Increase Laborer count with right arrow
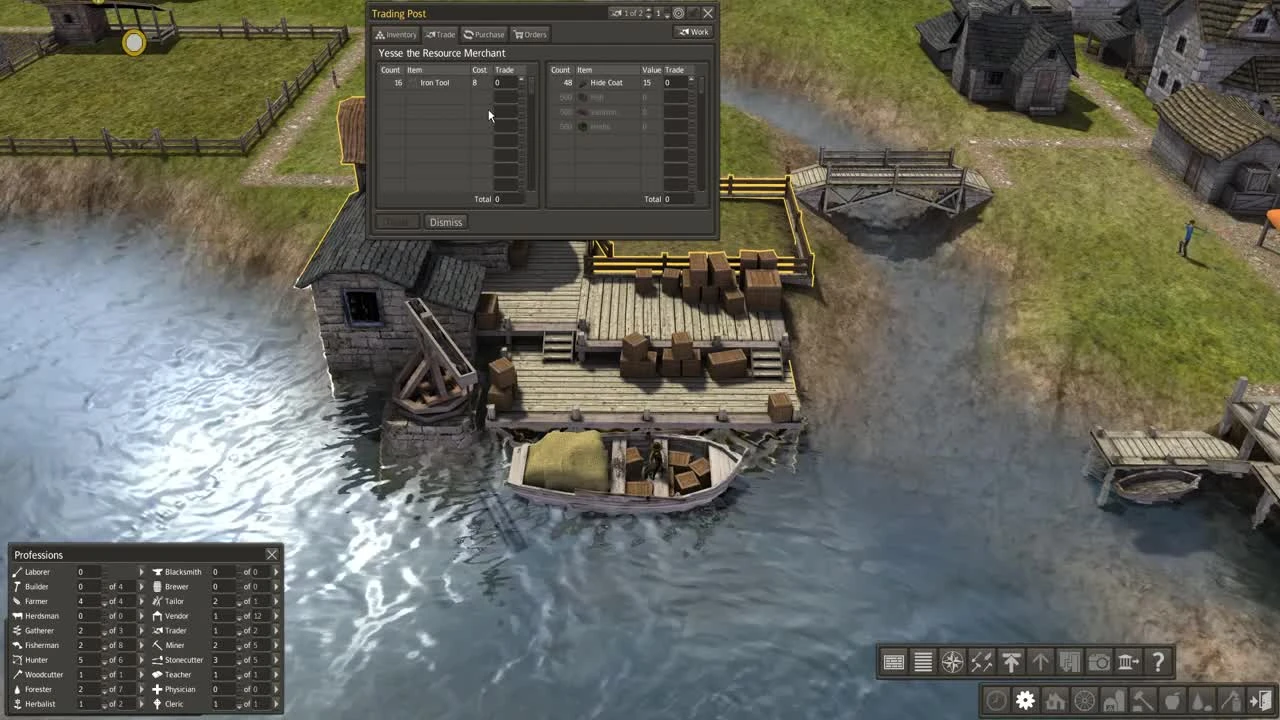The width and height of the screenshot is (1280, 720). click(x=142, y=572)
